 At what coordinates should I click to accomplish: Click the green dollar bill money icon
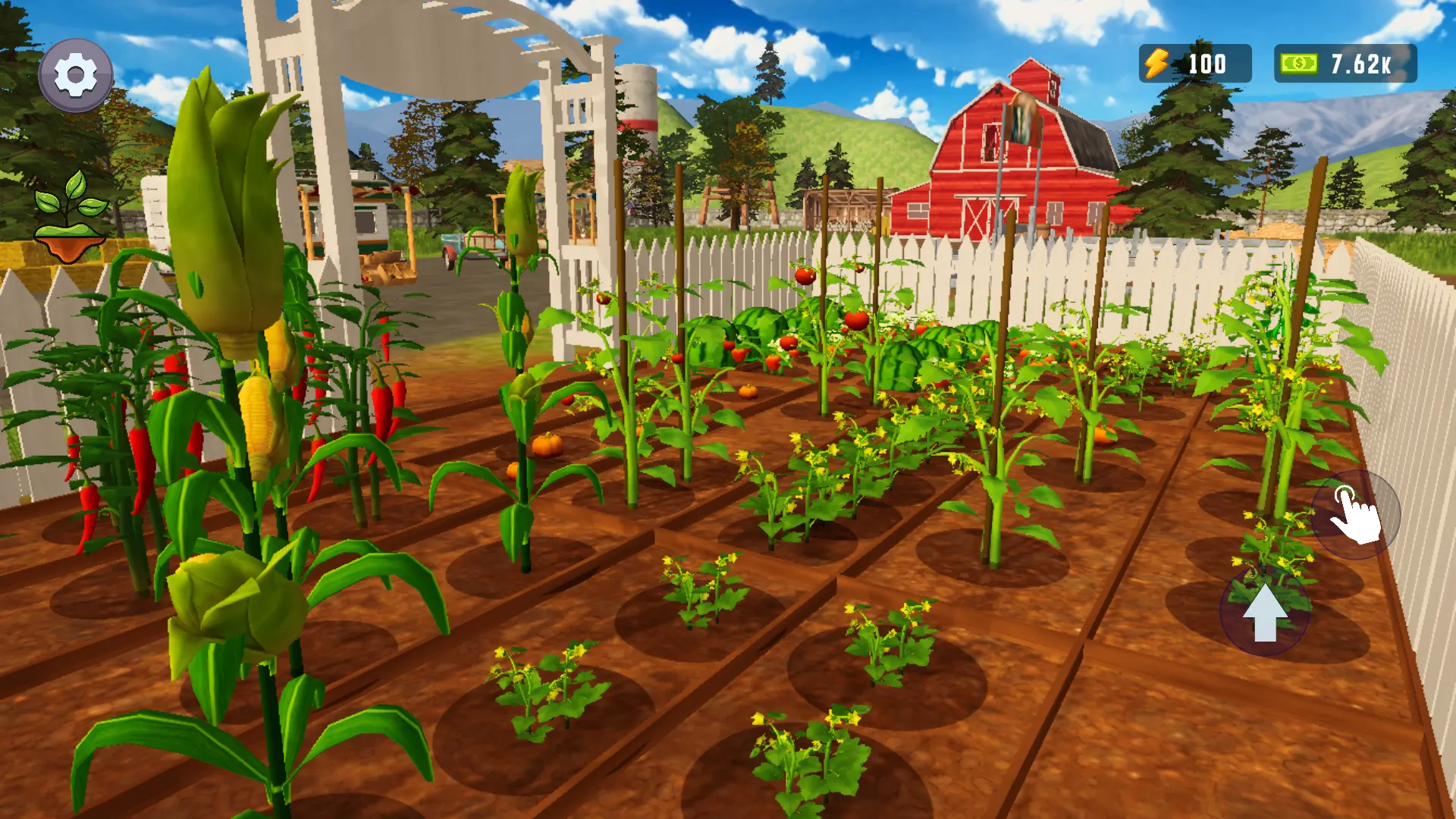click(1297, 63)
